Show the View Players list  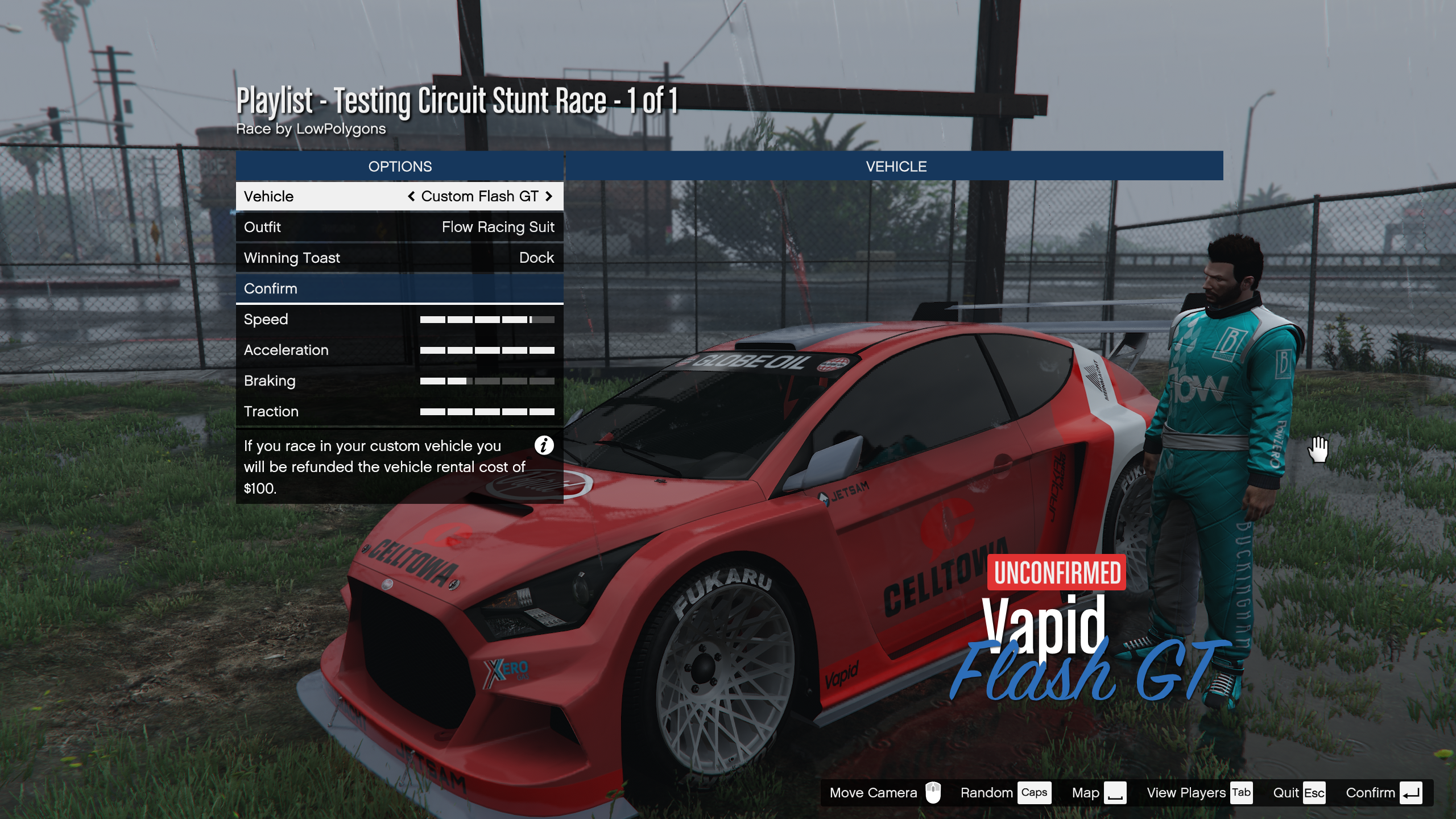click(x=1198, y=793)
